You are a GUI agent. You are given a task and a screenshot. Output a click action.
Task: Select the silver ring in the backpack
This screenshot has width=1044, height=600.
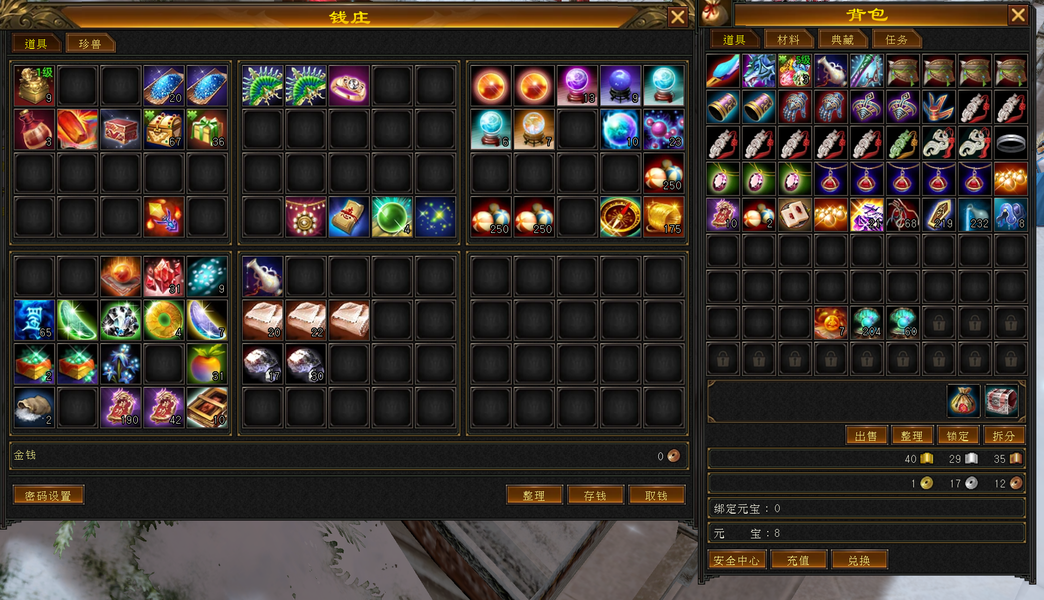click(1010, 143)
